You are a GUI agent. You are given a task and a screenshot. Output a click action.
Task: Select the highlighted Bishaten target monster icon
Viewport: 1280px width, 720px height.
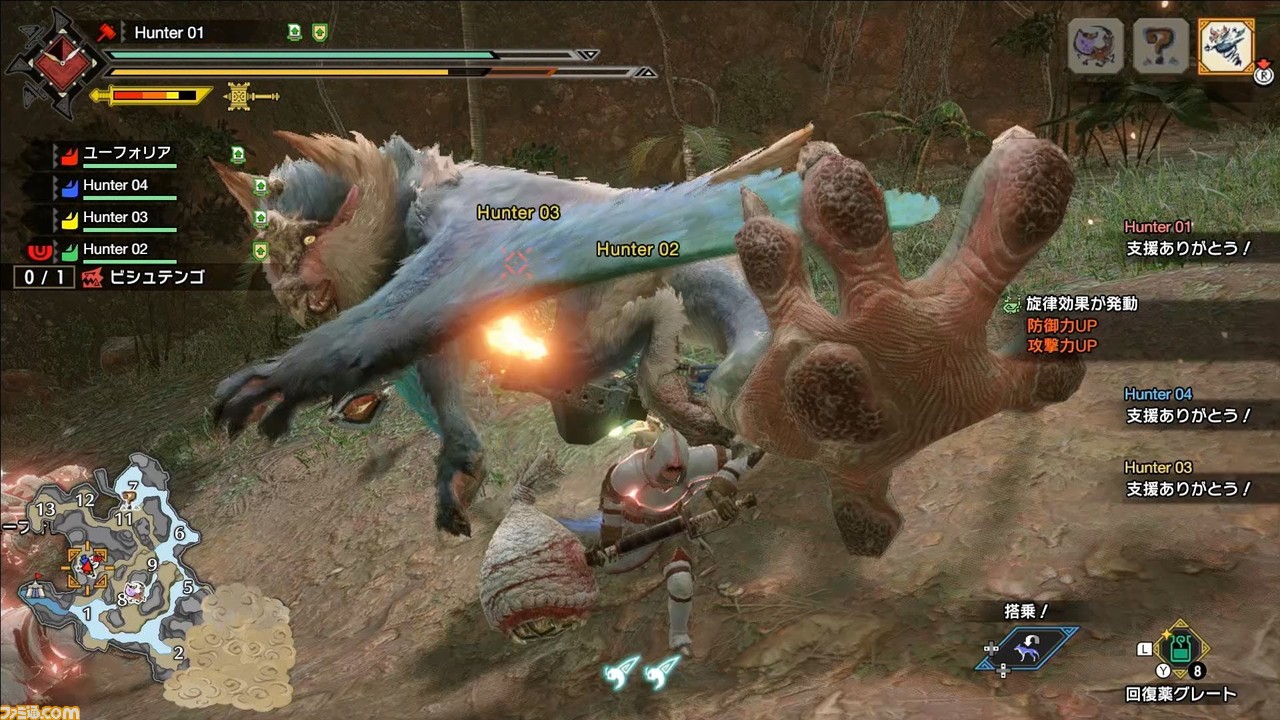click(1226, 46)
